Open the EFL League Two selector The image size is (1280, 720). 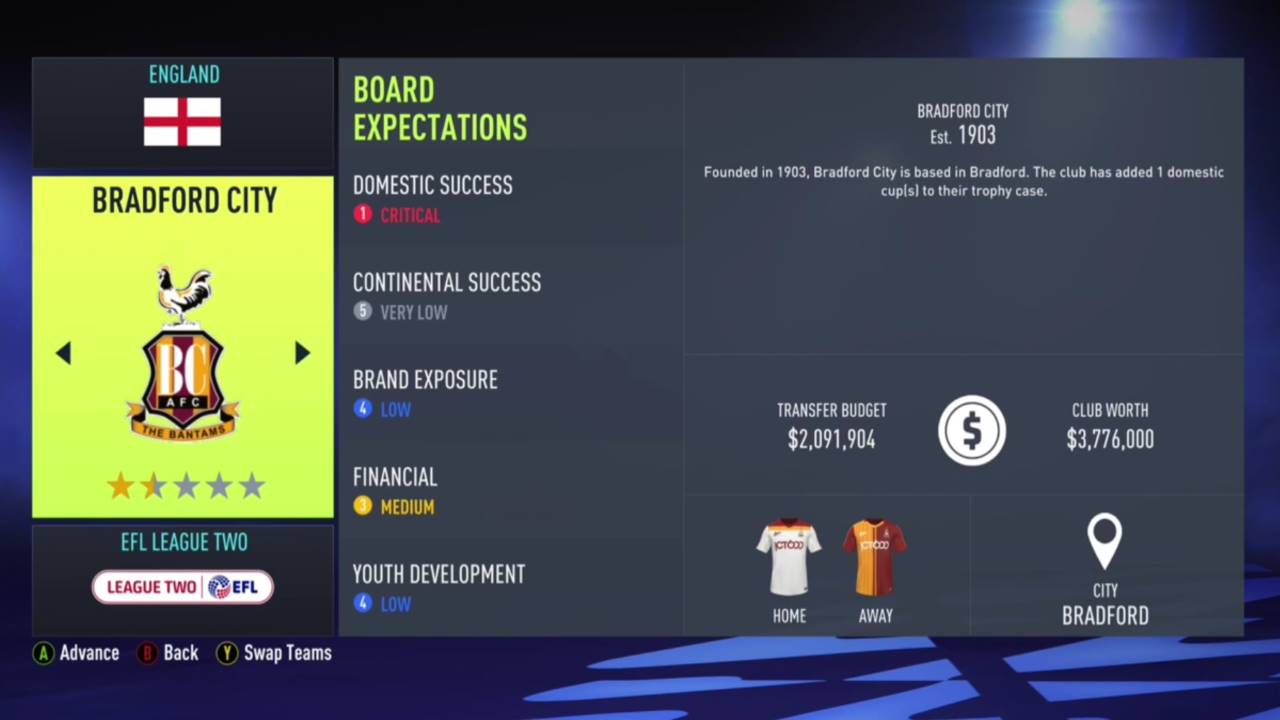click(x=183, y=542)
